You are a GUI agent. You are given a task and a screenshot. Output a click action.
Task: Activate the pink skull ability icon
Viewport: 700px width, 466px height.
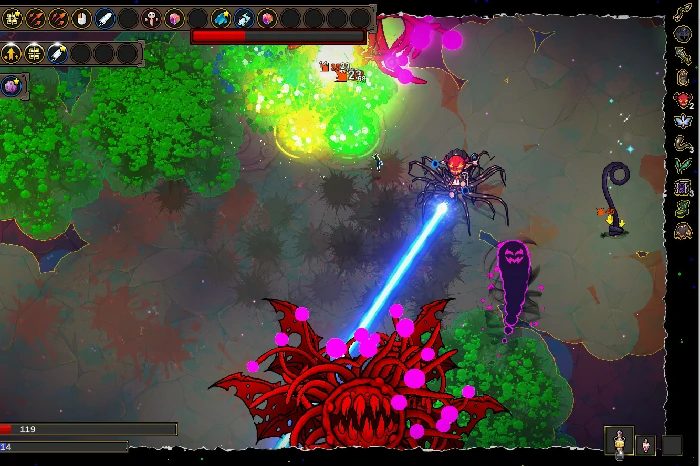click(151, 18)
